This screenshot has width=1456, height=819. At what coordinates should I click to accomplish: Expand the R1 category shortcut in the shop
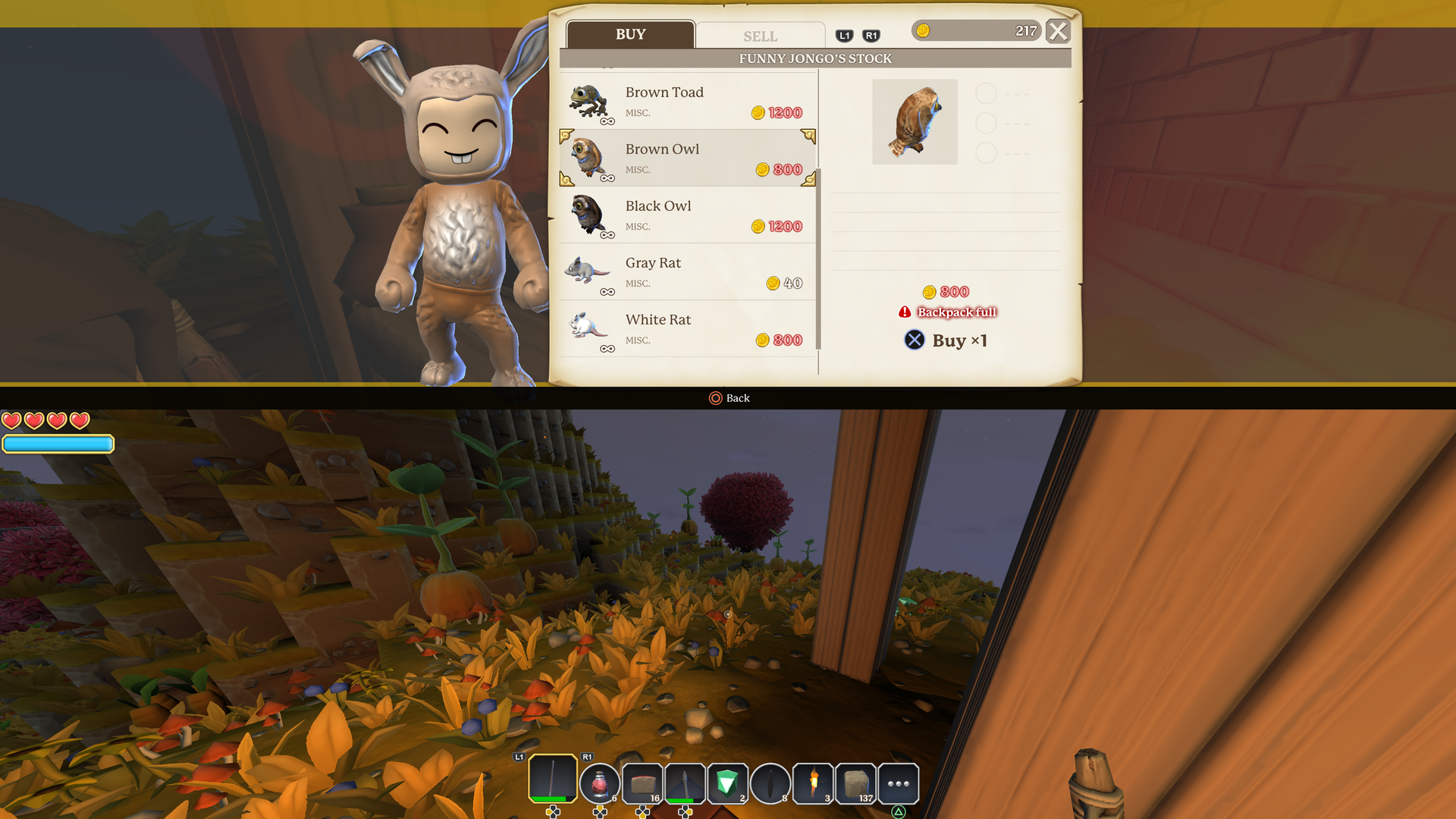pyautogui.click(x=871, y=35)
